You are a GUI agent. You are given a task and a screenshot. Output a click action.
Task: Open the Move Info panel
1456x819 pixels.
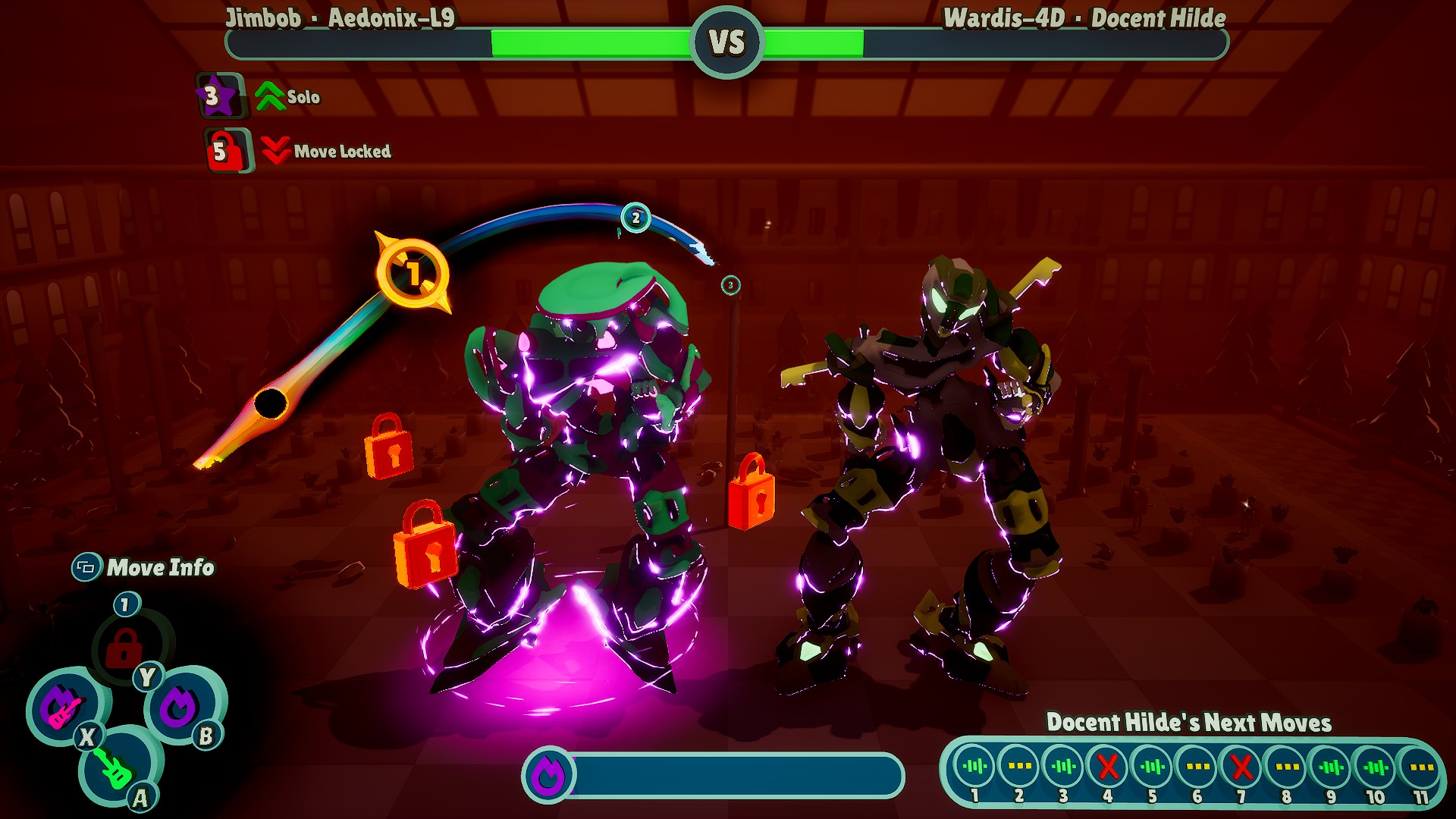[x=144, y=567]
